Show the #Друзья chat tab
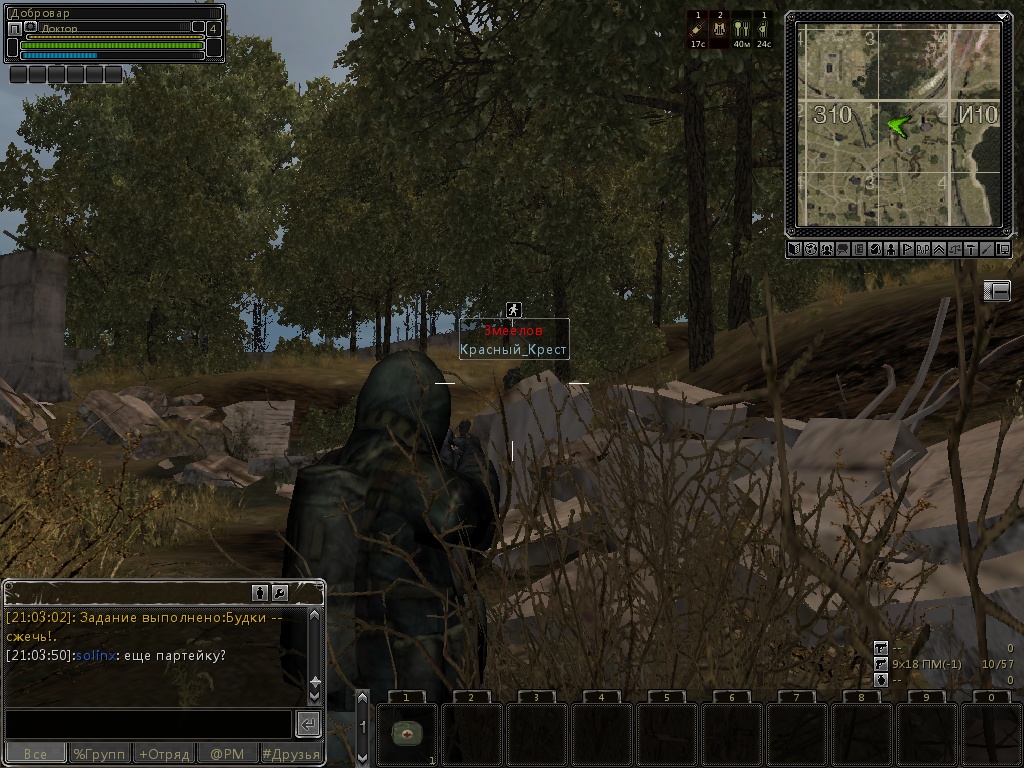The width and height of the screenshot is (1024, 768). [x=291, y=754]
